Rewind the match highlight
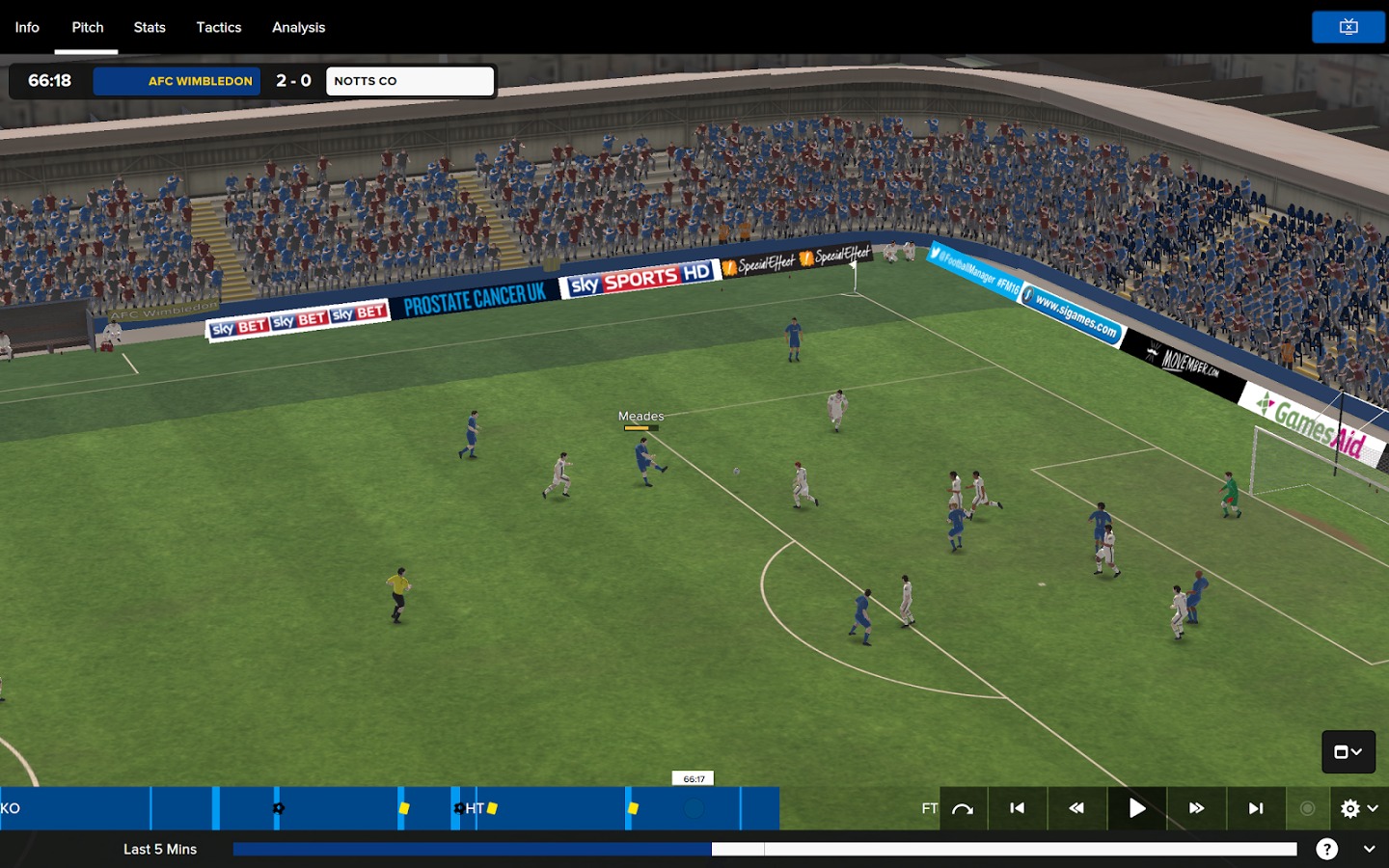The image size is (1389, 868). coord(1076,808)
